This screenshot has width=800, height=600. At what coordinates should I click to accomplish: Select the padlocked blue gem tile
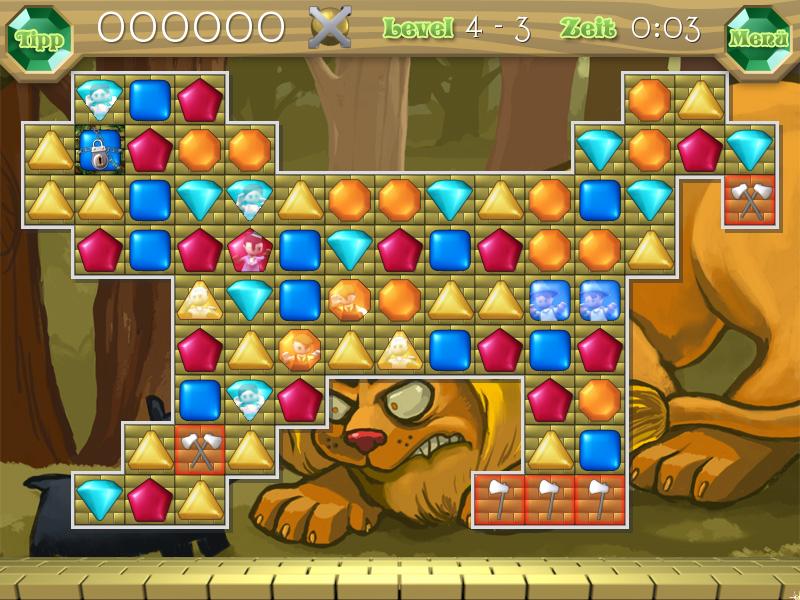99,150
